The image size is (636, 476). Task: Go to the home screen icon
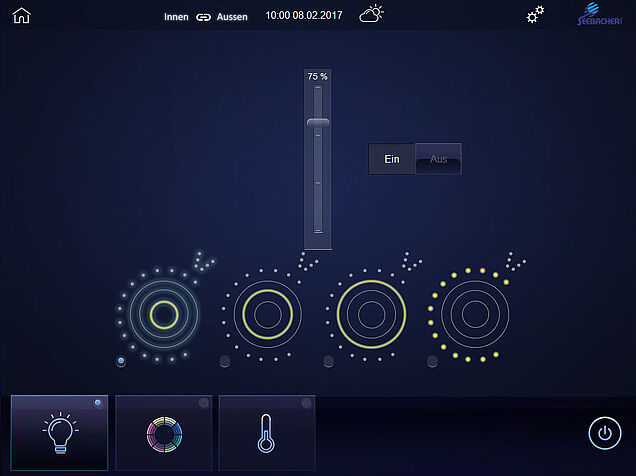(21, 15)
